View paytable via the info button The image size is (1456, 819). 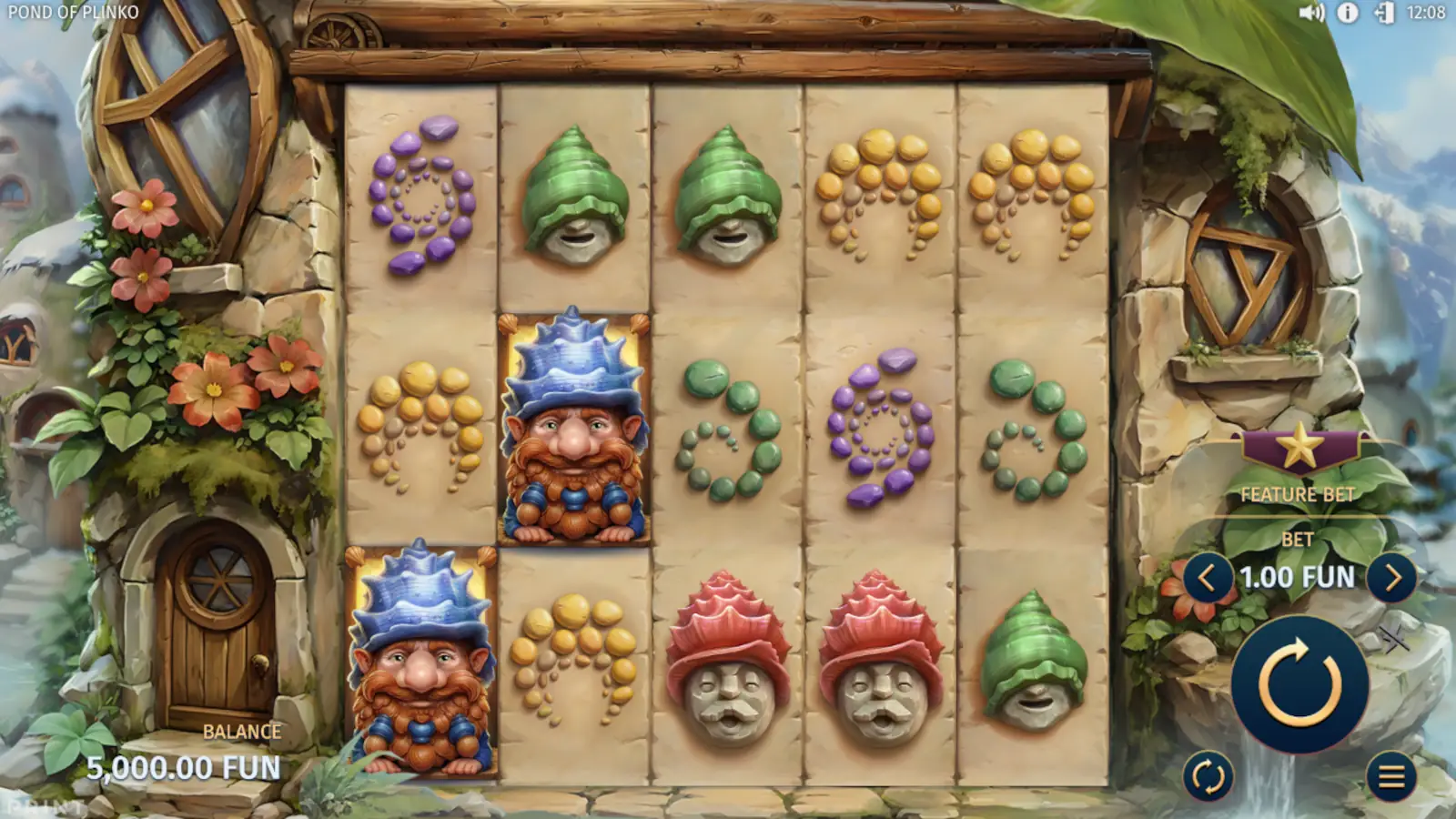pyautogui.click(x=1348, y=14)
